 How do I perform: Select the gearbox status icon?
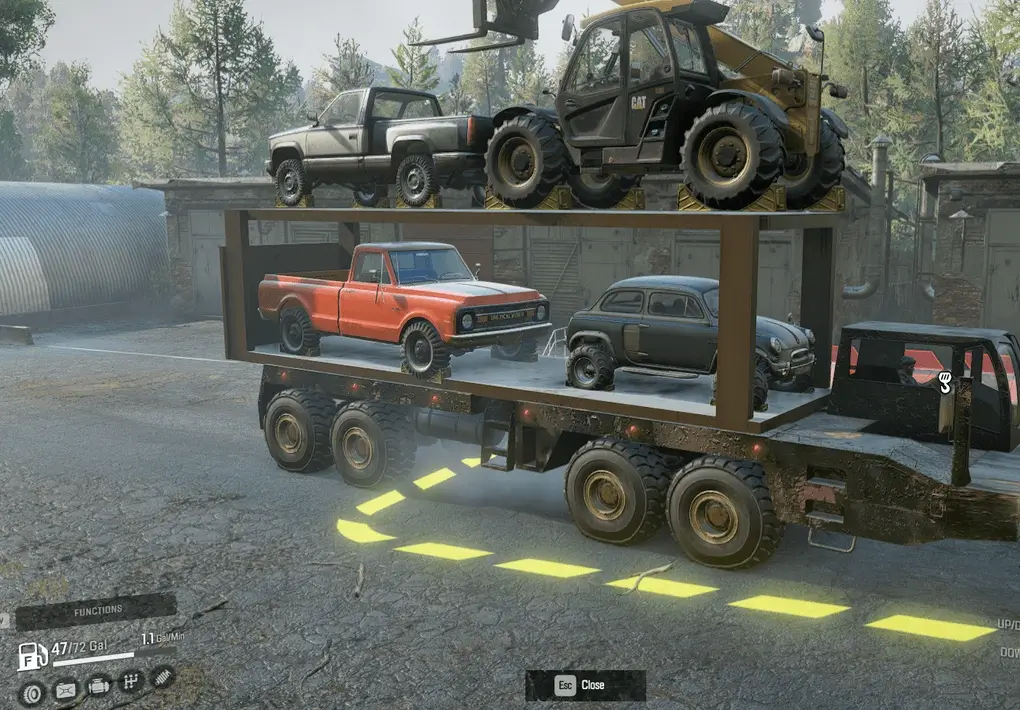pos(131,682)
